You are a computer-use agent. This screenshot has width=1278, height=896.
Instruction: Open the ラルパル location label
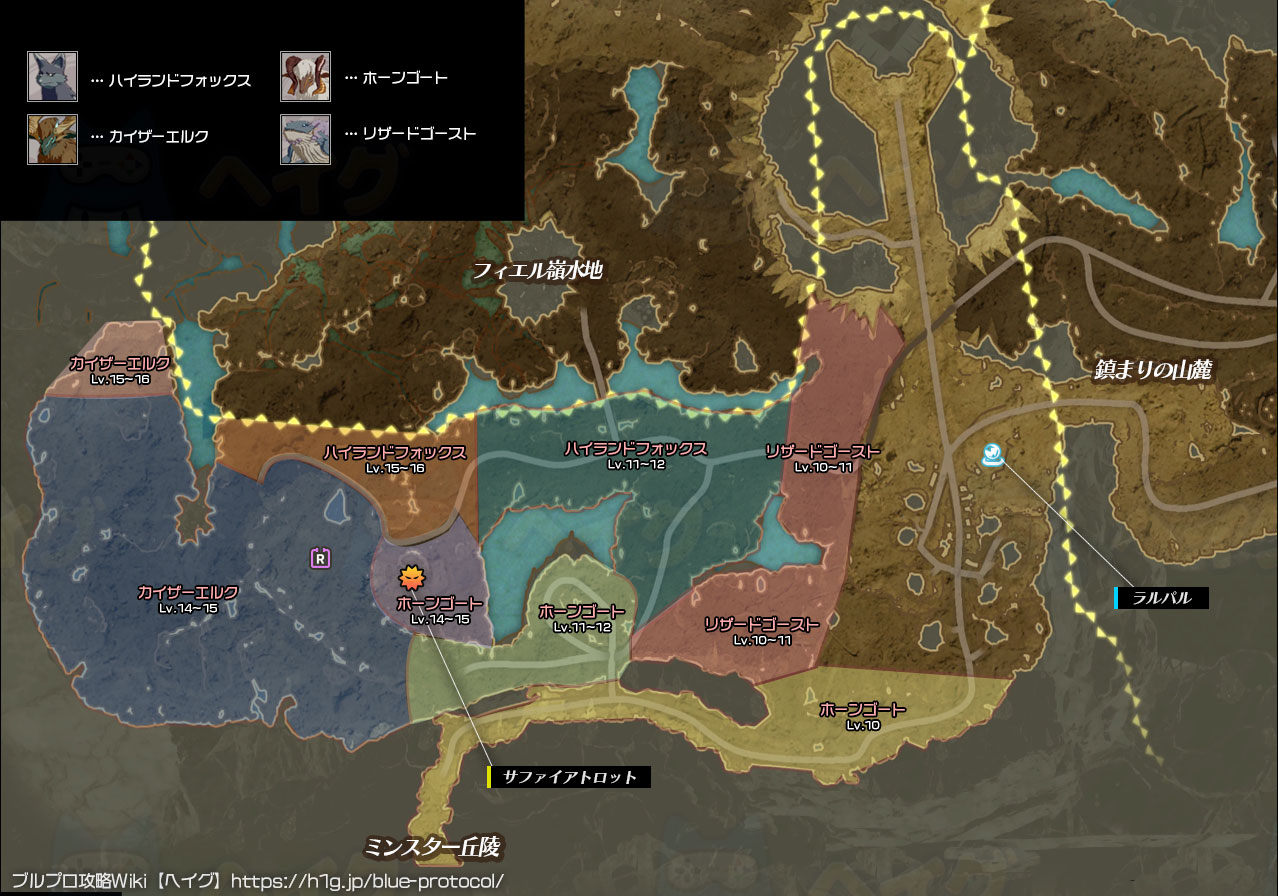pyautogui.click(x=1162, y=598)
